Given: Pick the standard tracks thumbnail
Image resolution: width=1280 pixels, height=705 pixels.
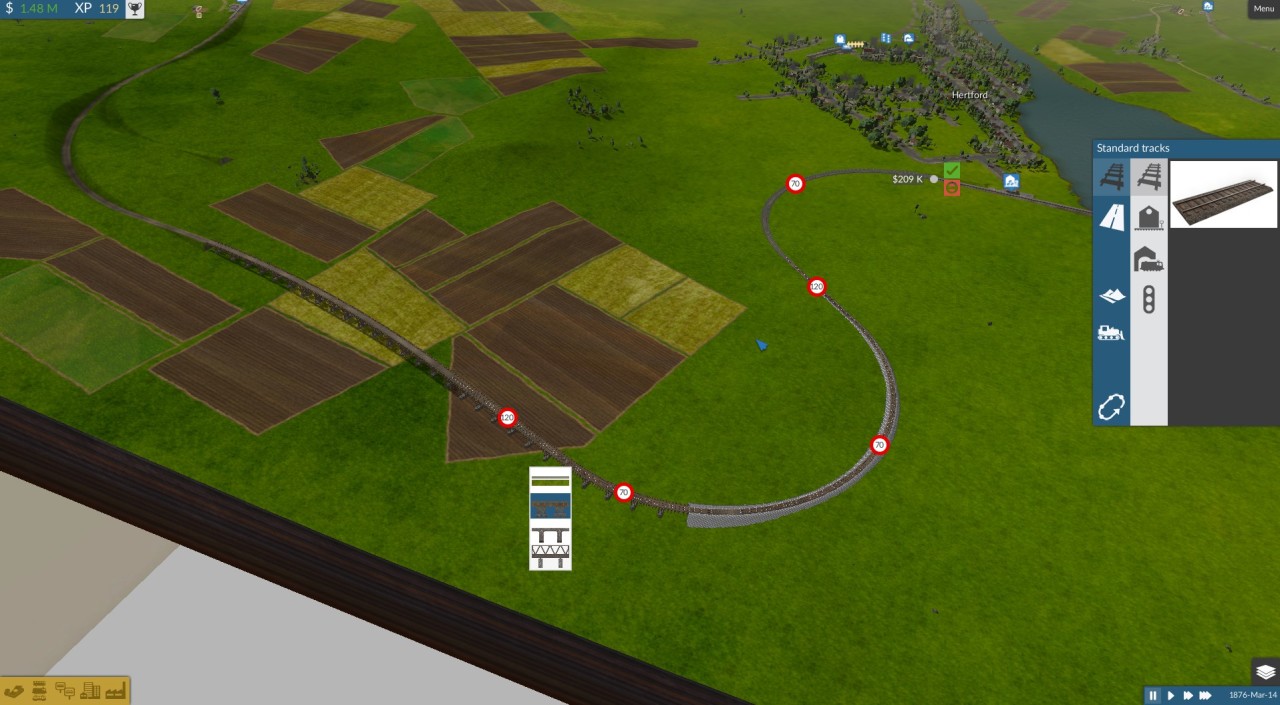Looking at the screenshot, I should click(x=1224, y=194).
